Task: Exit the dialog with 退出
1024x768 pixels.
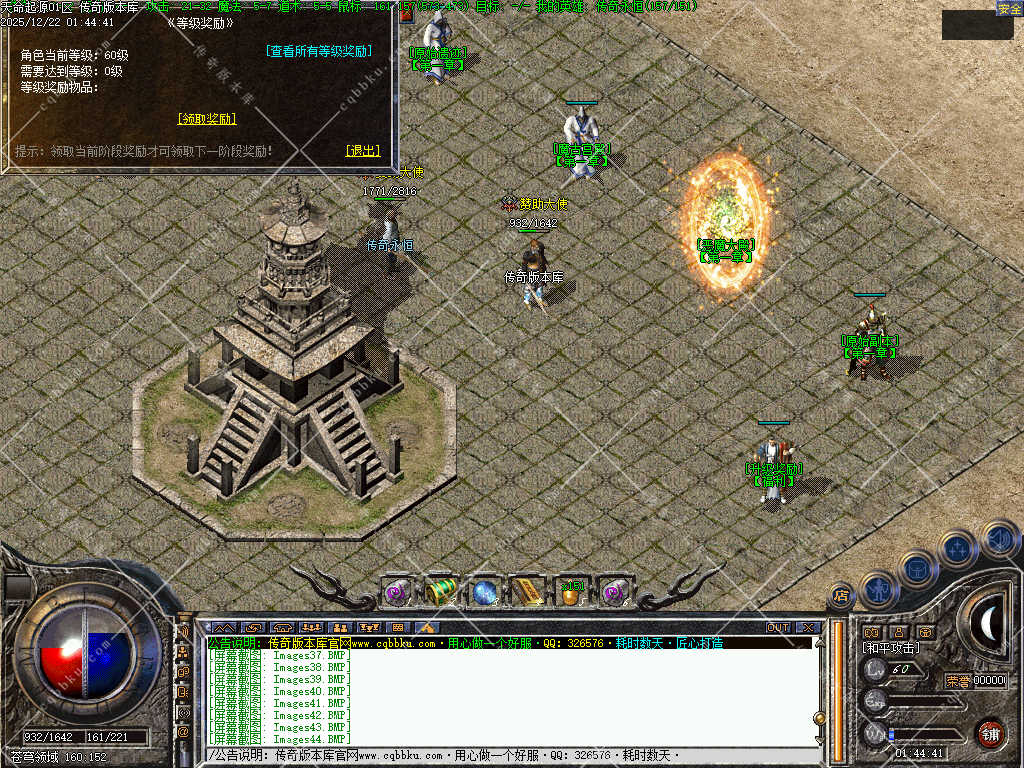Action: [363, 150]
